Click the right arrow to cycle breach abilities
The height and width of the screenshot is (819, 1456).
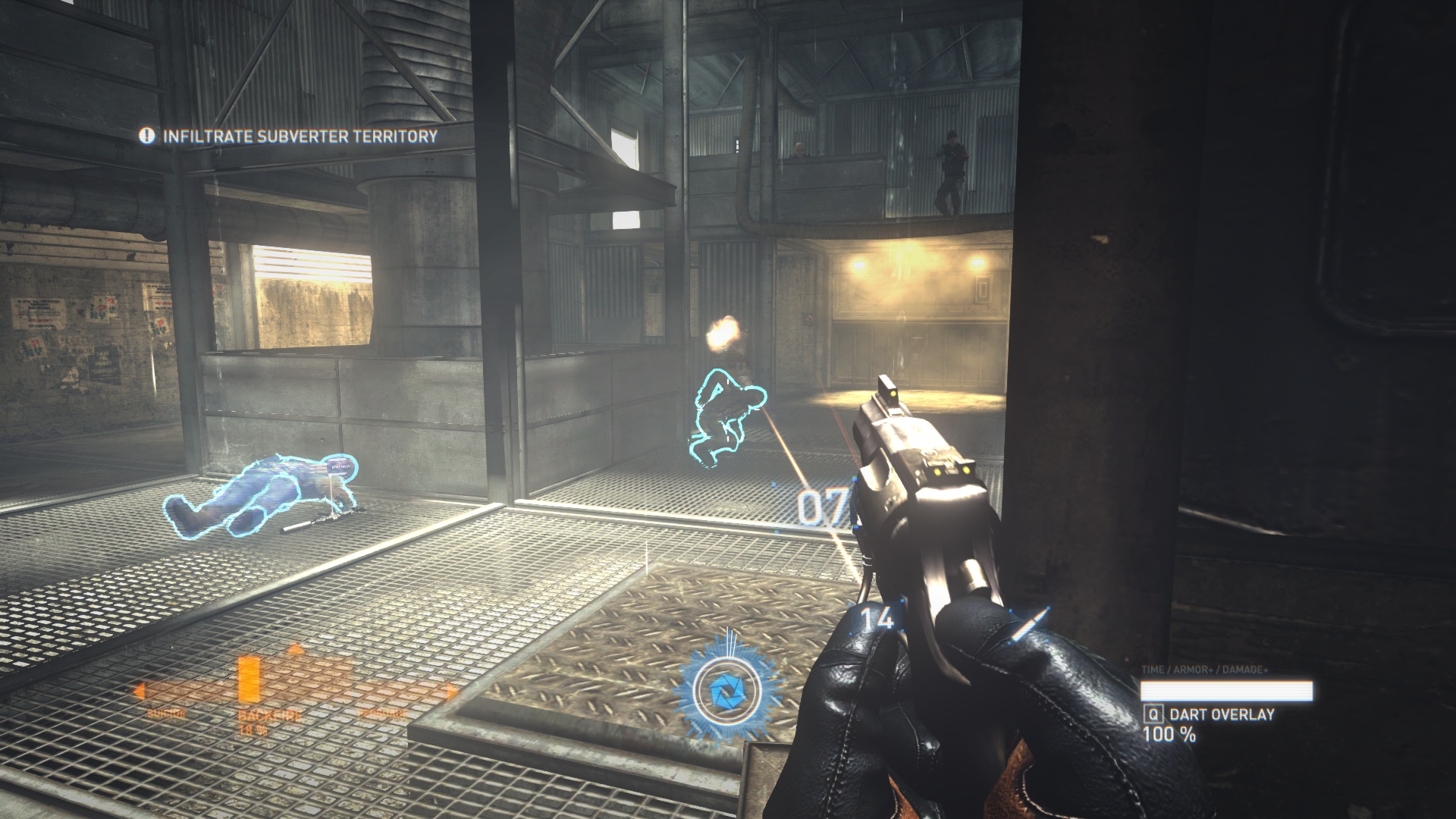tap(451, 690)
